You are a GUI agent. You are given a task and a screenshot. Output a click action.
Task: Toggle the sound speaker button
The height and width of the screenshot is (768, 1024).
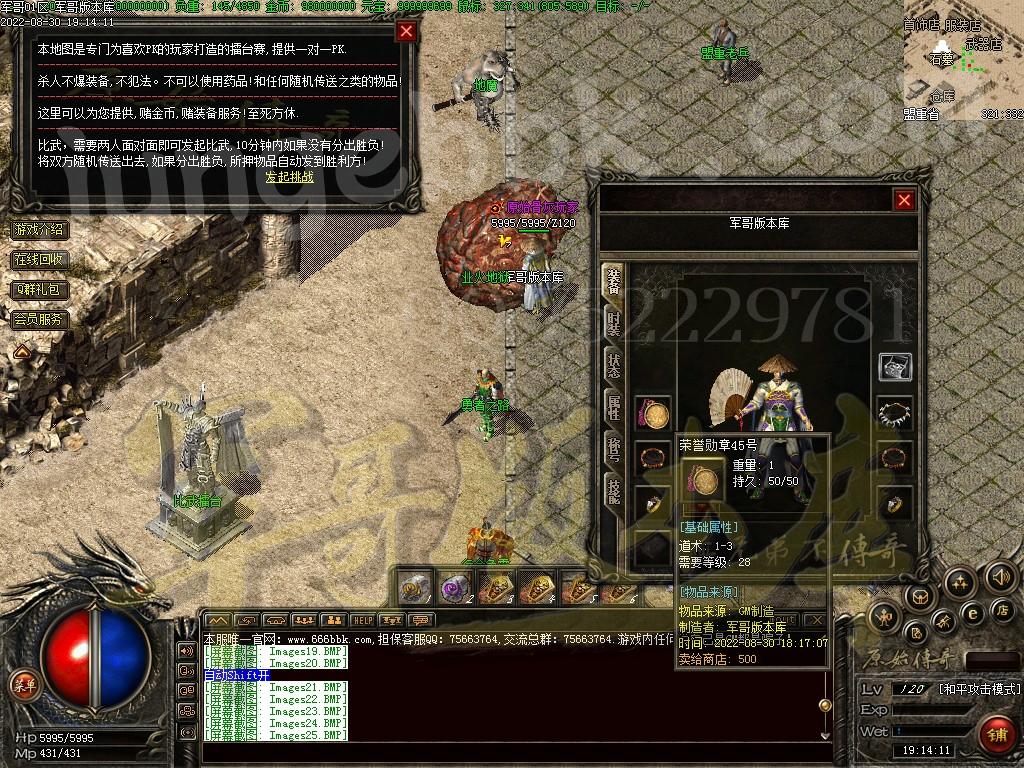[1000, 577]
